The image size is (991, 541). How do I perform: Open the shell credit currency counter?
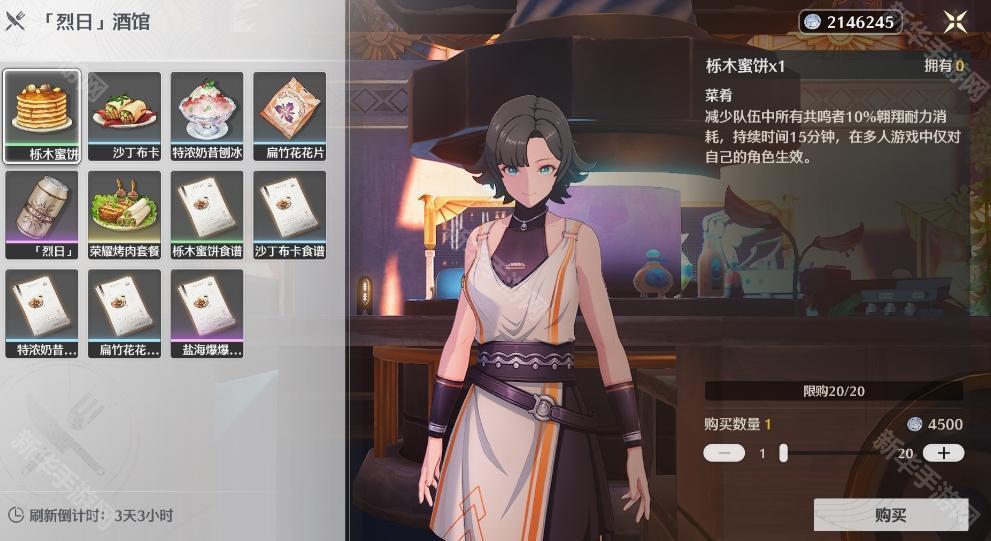[x=850, y=22]
